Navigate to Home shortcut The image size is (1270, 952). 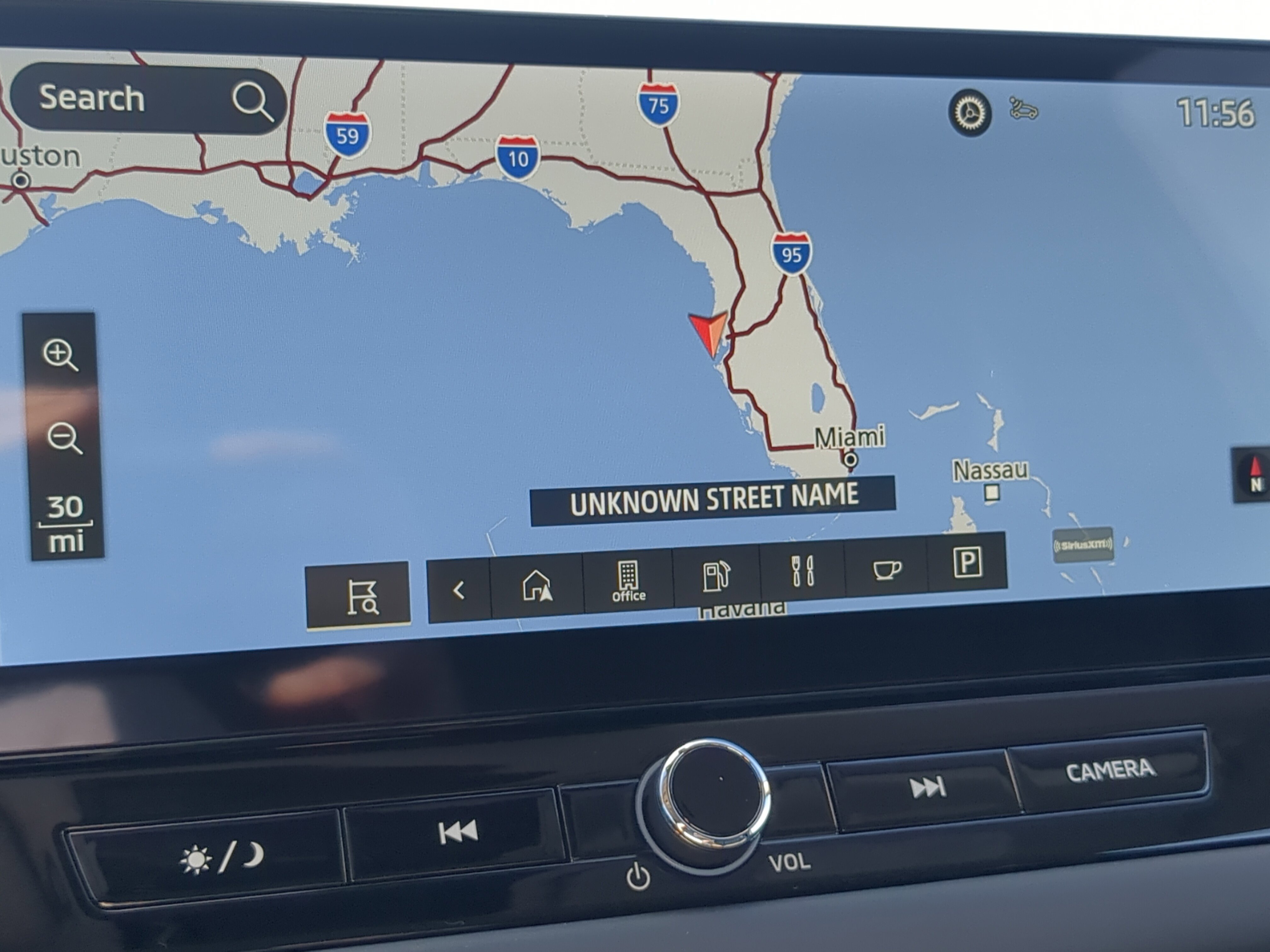537,586
